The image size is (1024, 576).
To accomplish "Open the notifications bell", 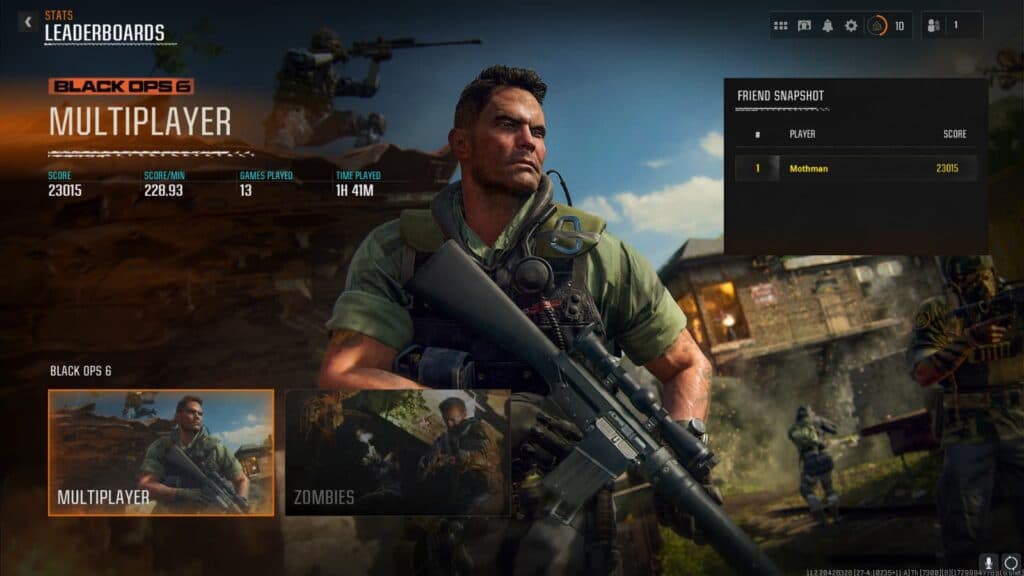I will tap(827, 26).
